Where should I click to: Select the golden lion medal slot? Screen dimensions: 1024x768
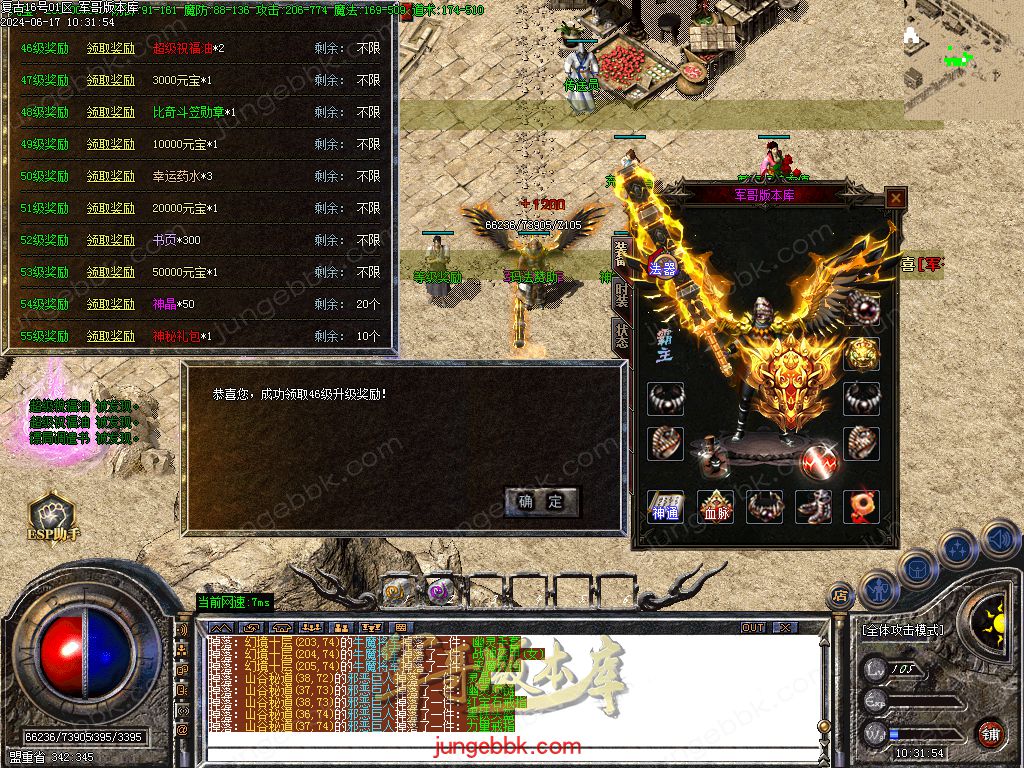pyautogui.click(x=861, y=353)
